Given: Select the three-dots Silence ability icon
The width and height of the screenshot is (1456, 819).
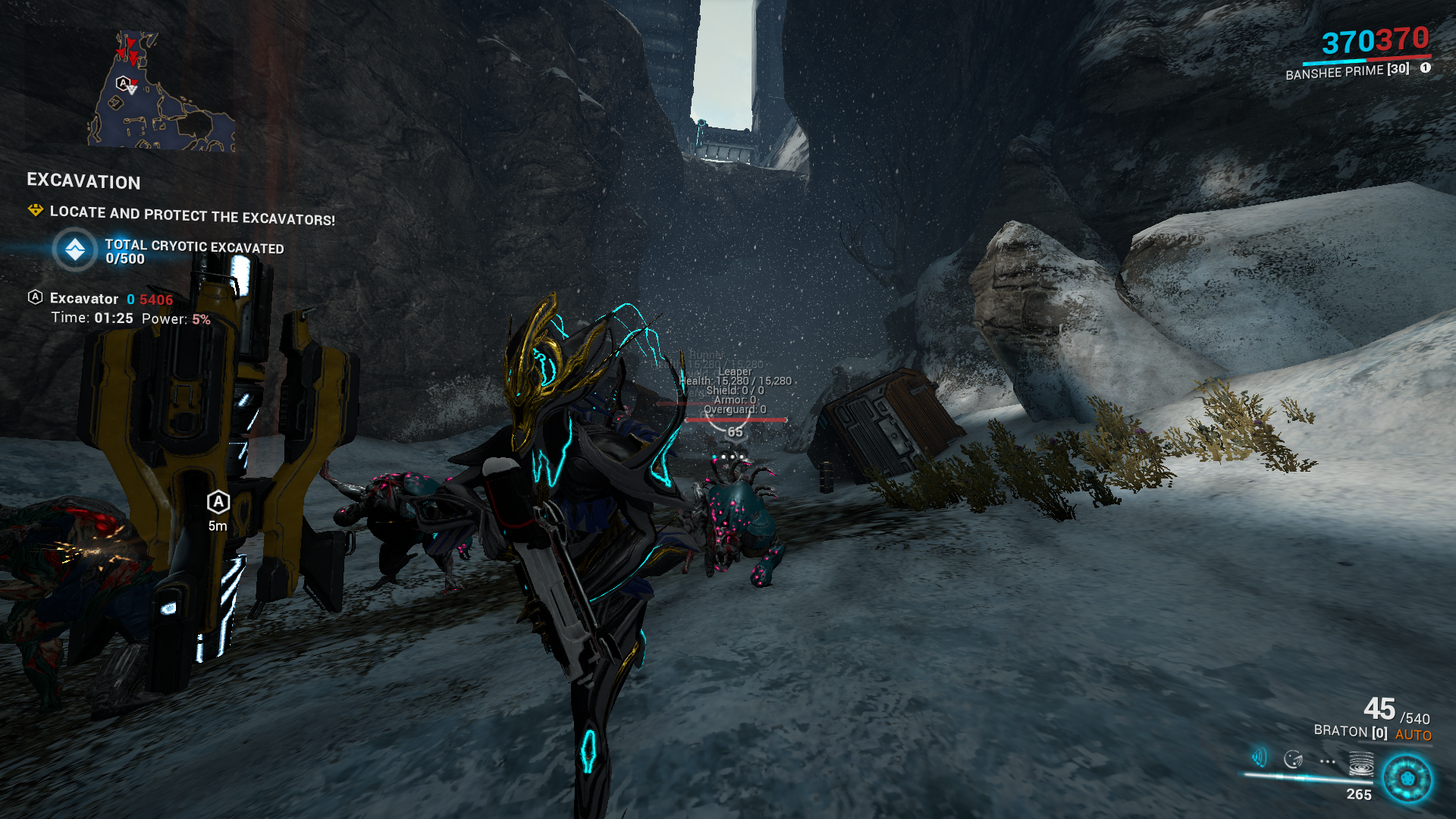Looking at the screenshot, I should [1327, 761].
